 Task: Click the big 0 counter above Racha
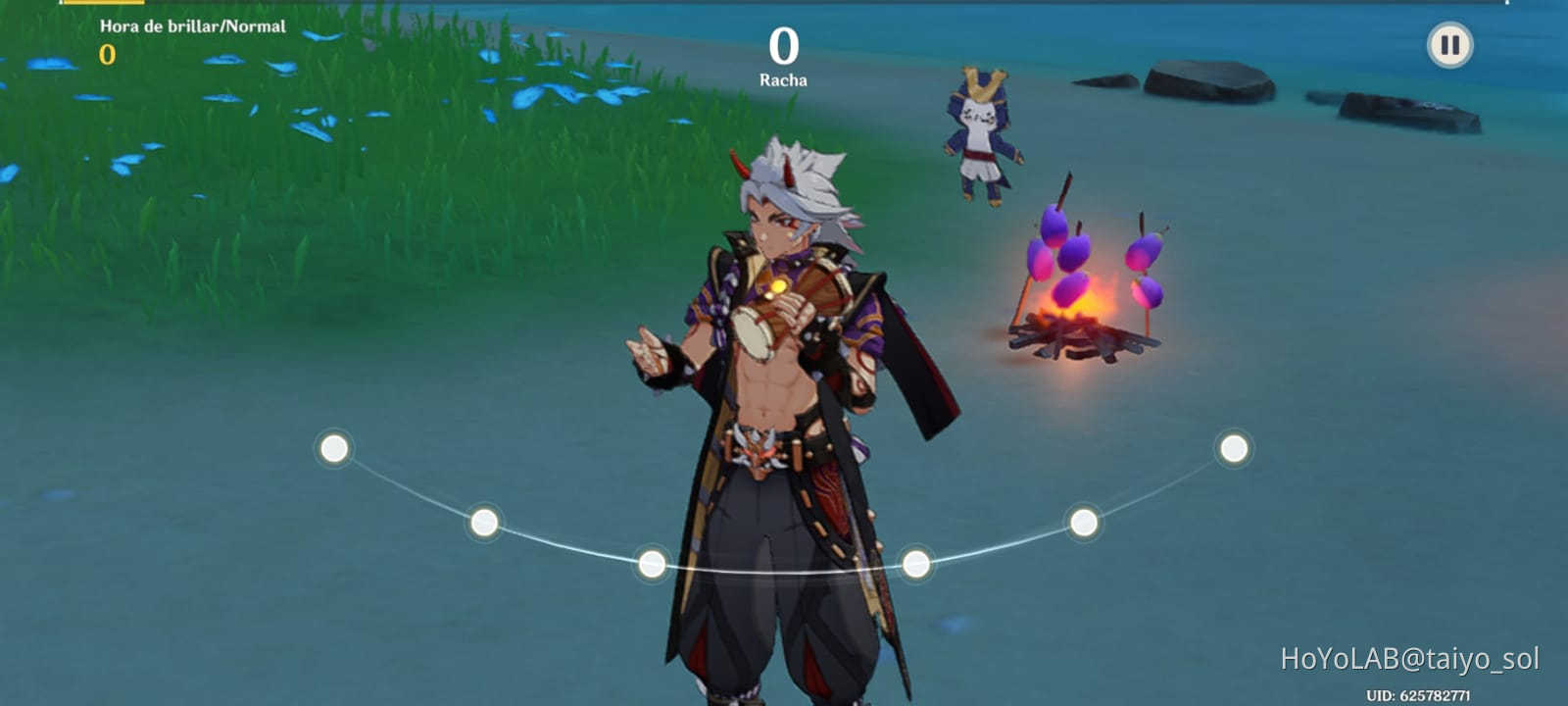click(785, 43)
